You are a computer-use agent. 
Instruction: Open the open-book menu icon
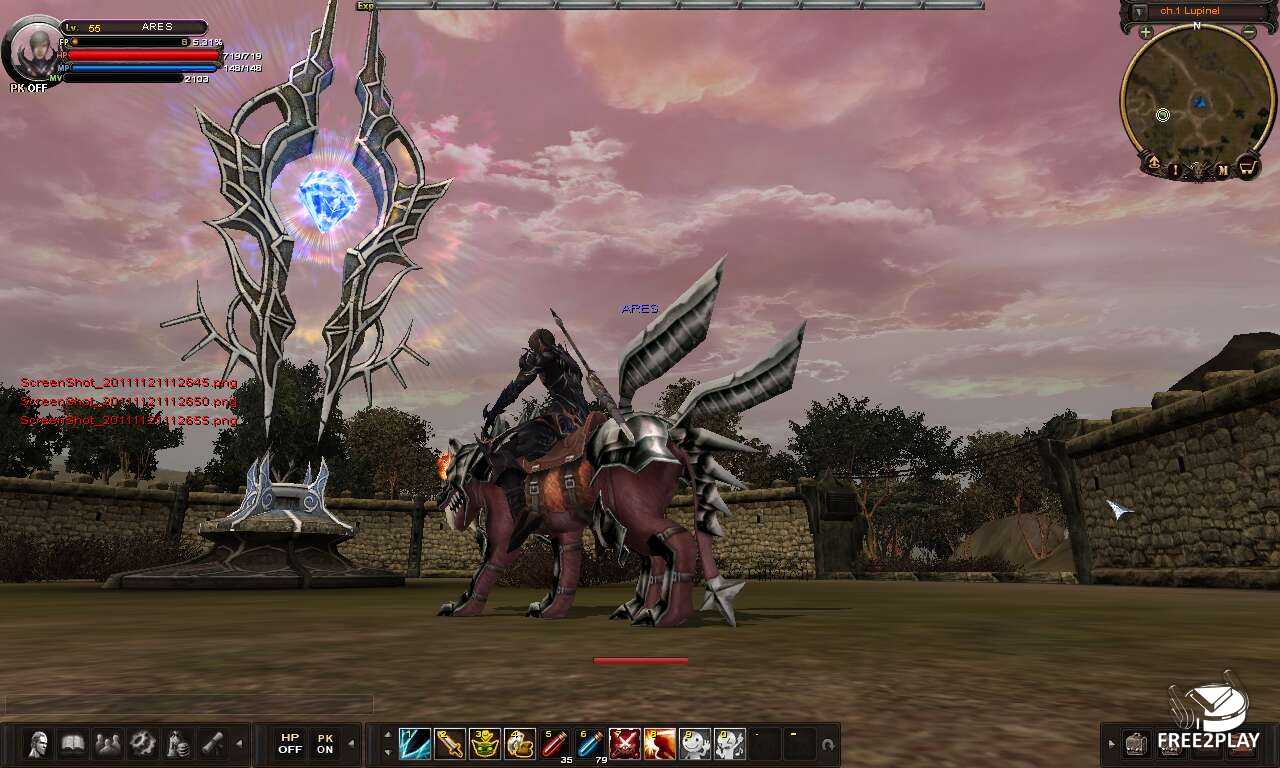click(73, 744)
